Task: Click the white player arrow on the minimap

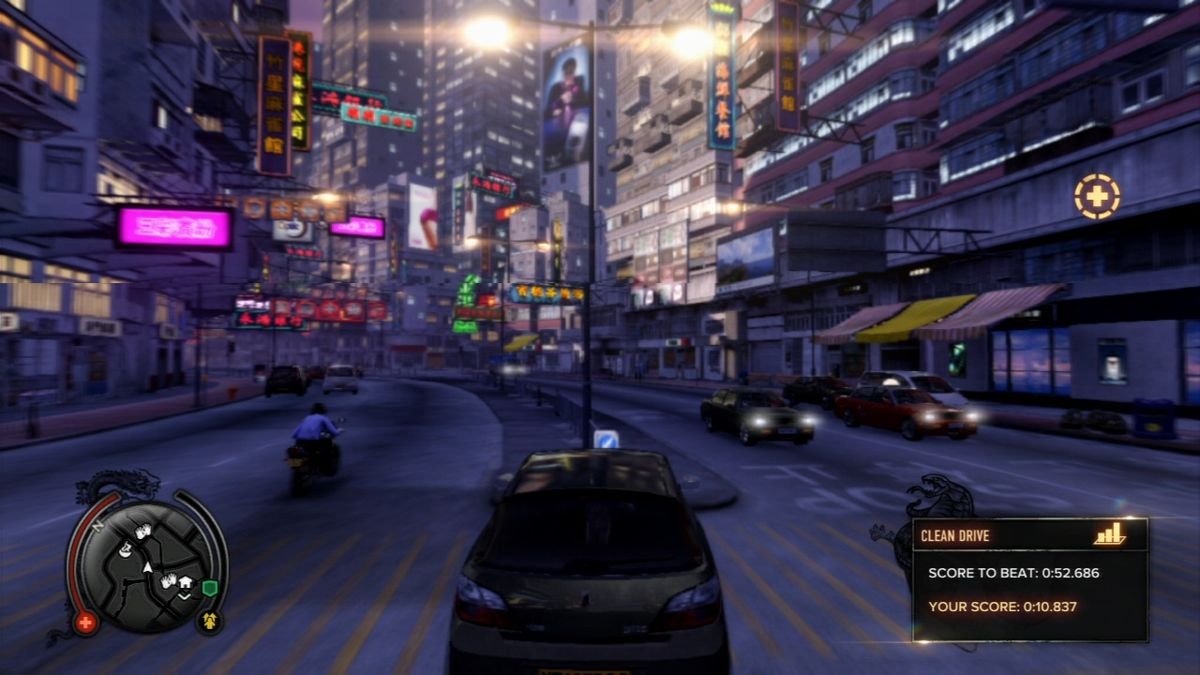Action: click(x=147, y=568)
